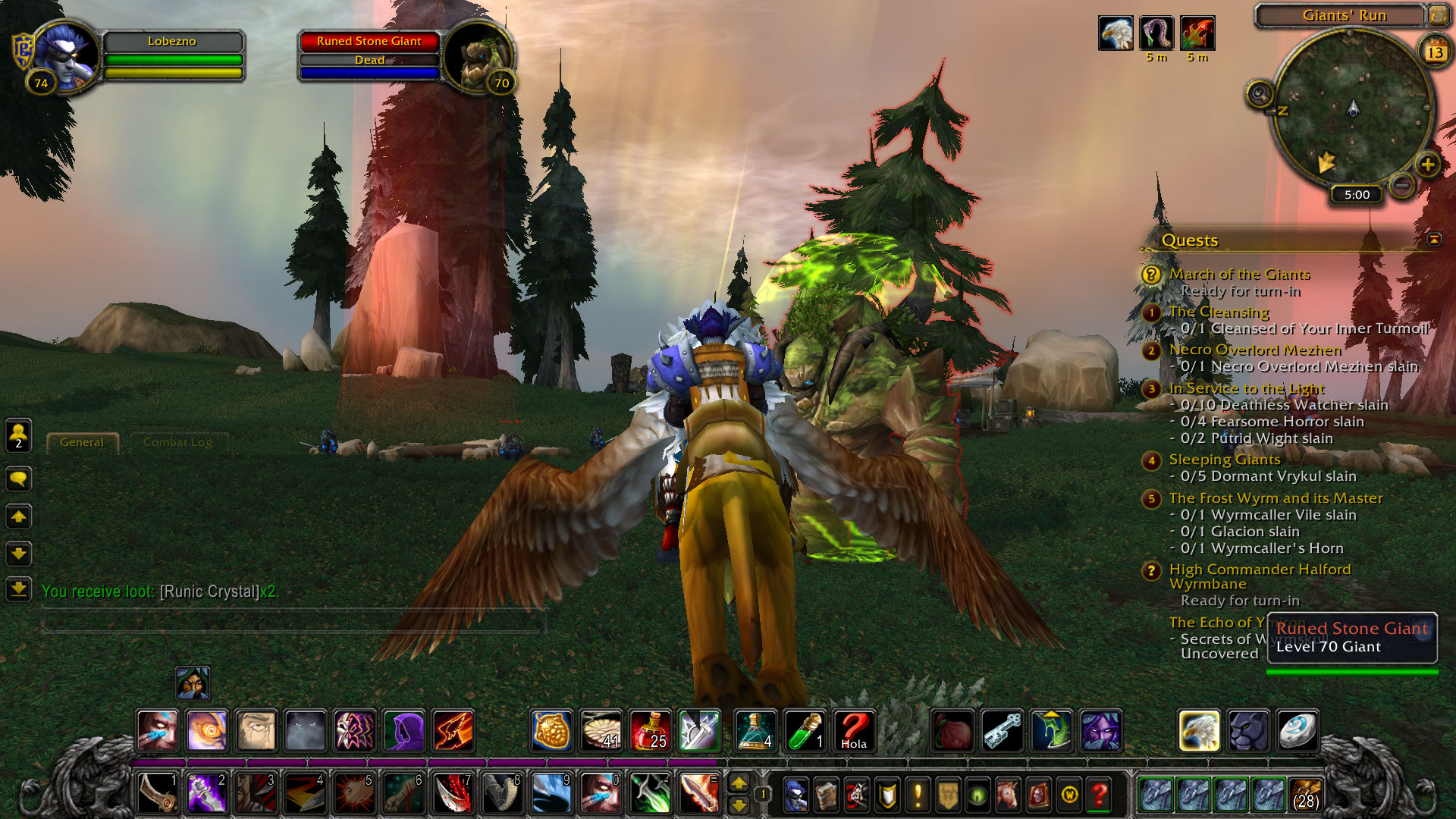Activate the white gryphon mount button
Image resolution: width=1456 pixels, height=819 pixels.
[x=1199, y=730]
